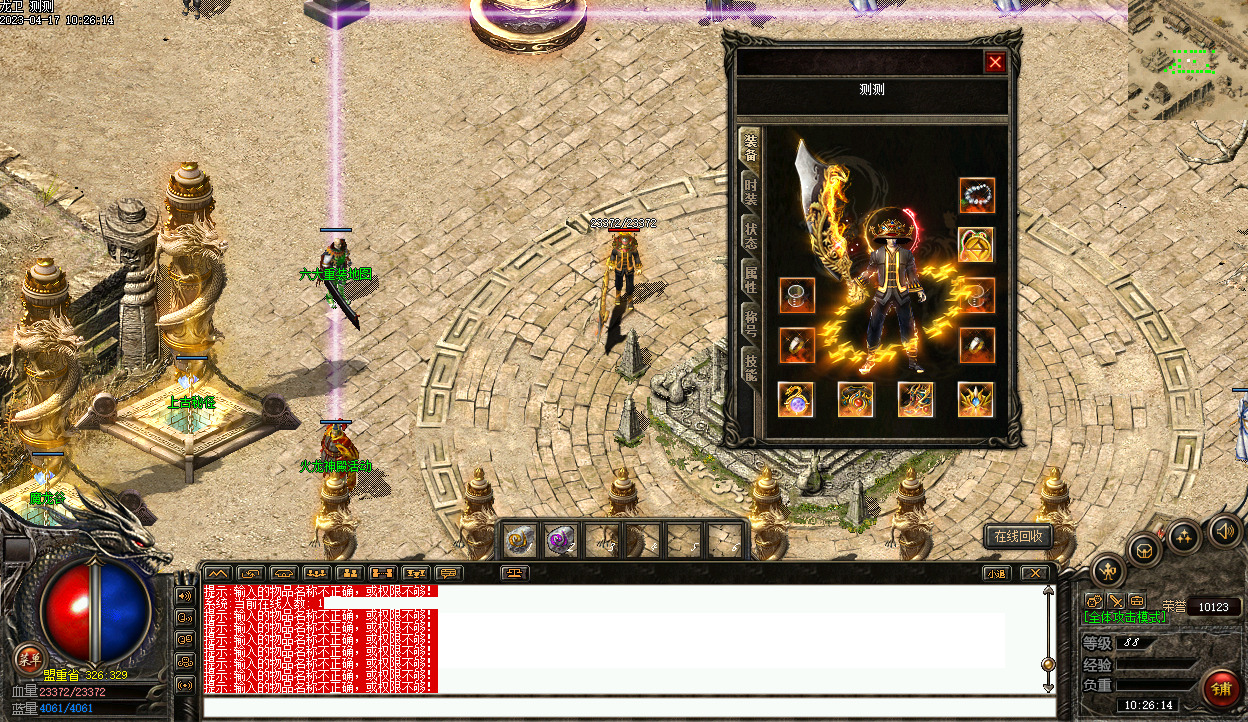Click the chat text input field
Screen dimensions: 1248x722
click(628, 708)
